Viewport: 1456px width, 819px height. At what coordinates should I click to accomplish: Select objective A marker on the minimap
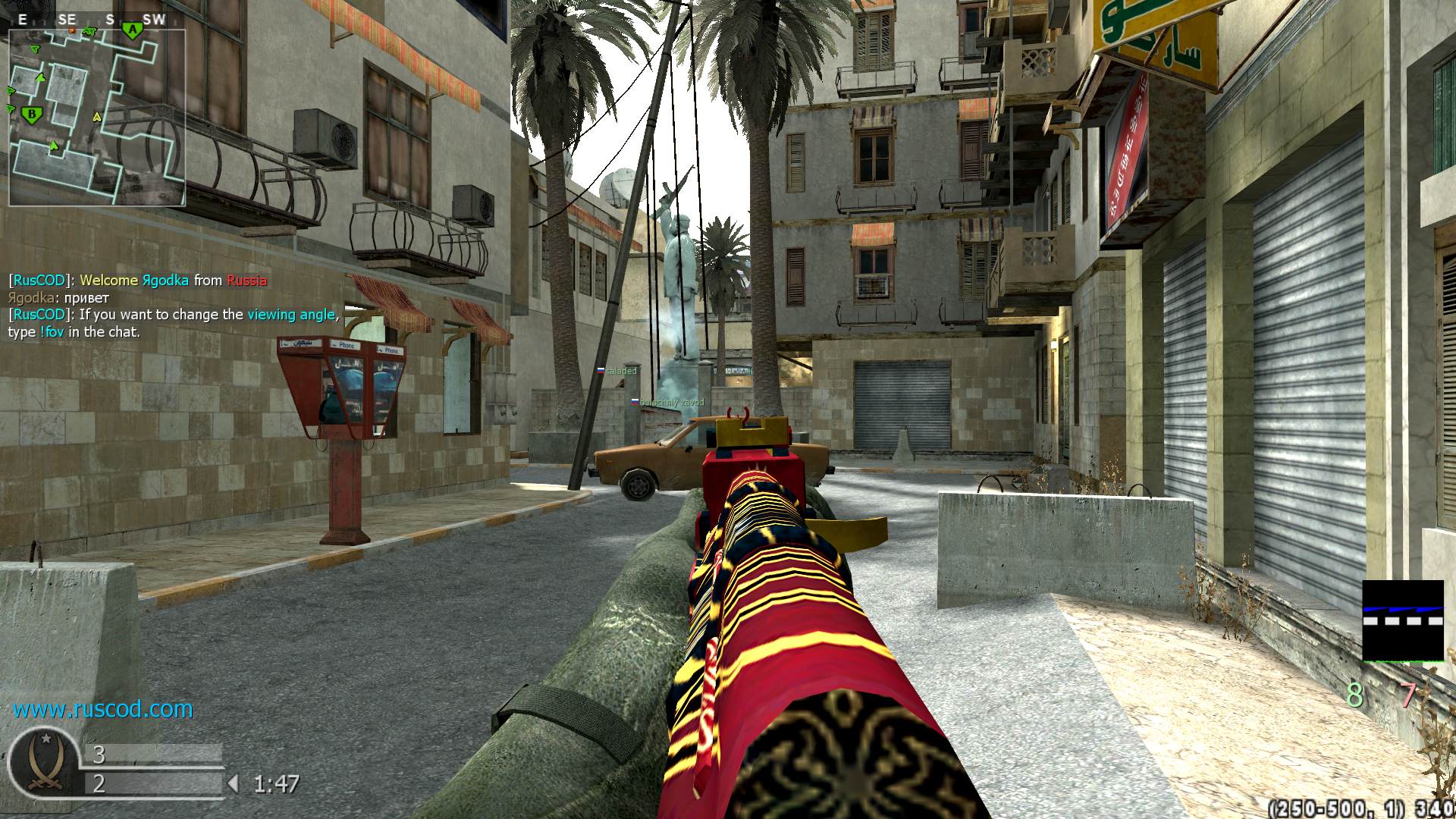pos(133,30)
